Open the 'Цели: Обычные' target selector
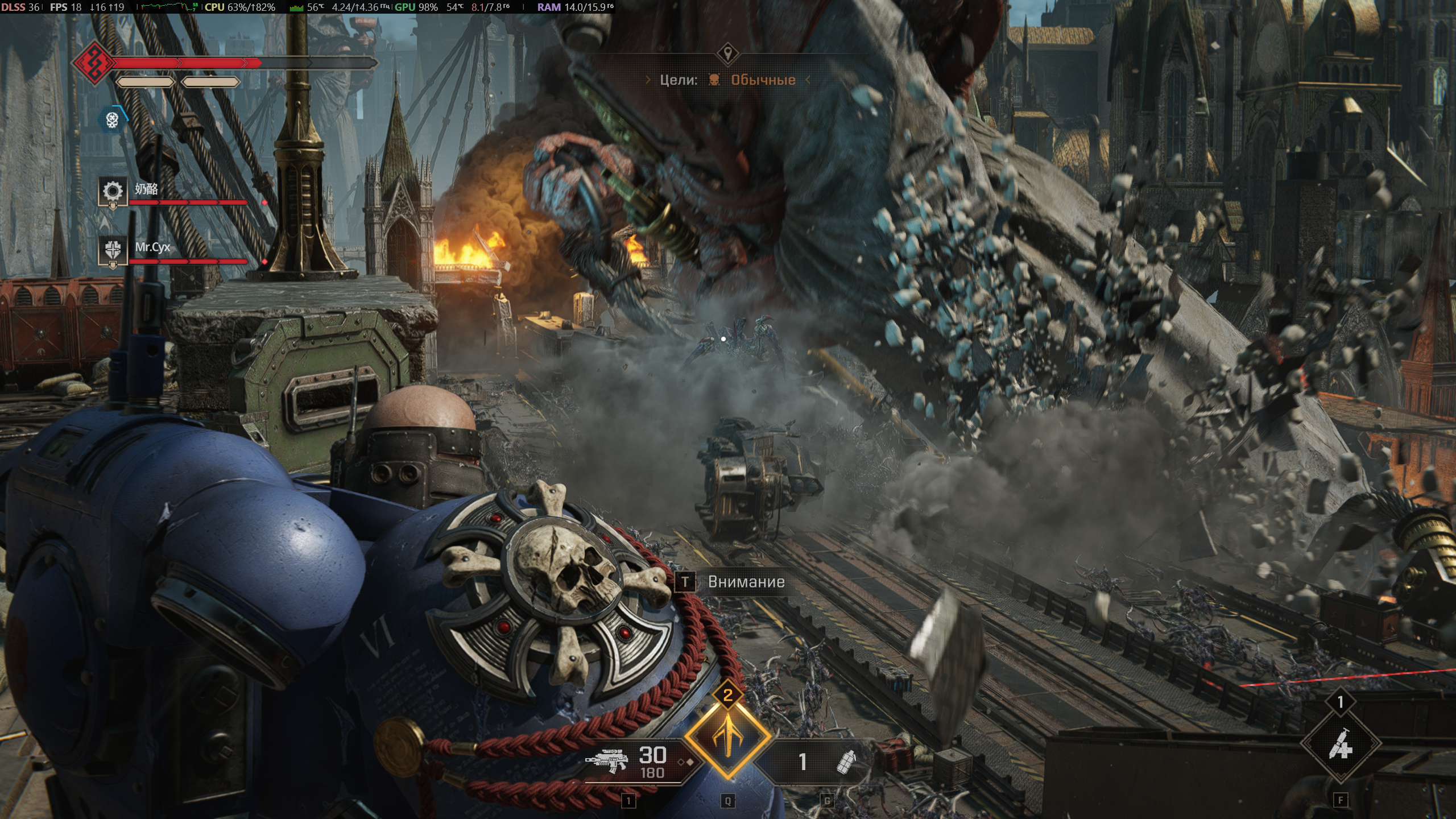This screenshot has width=1456, height=819. coord(727,80)
